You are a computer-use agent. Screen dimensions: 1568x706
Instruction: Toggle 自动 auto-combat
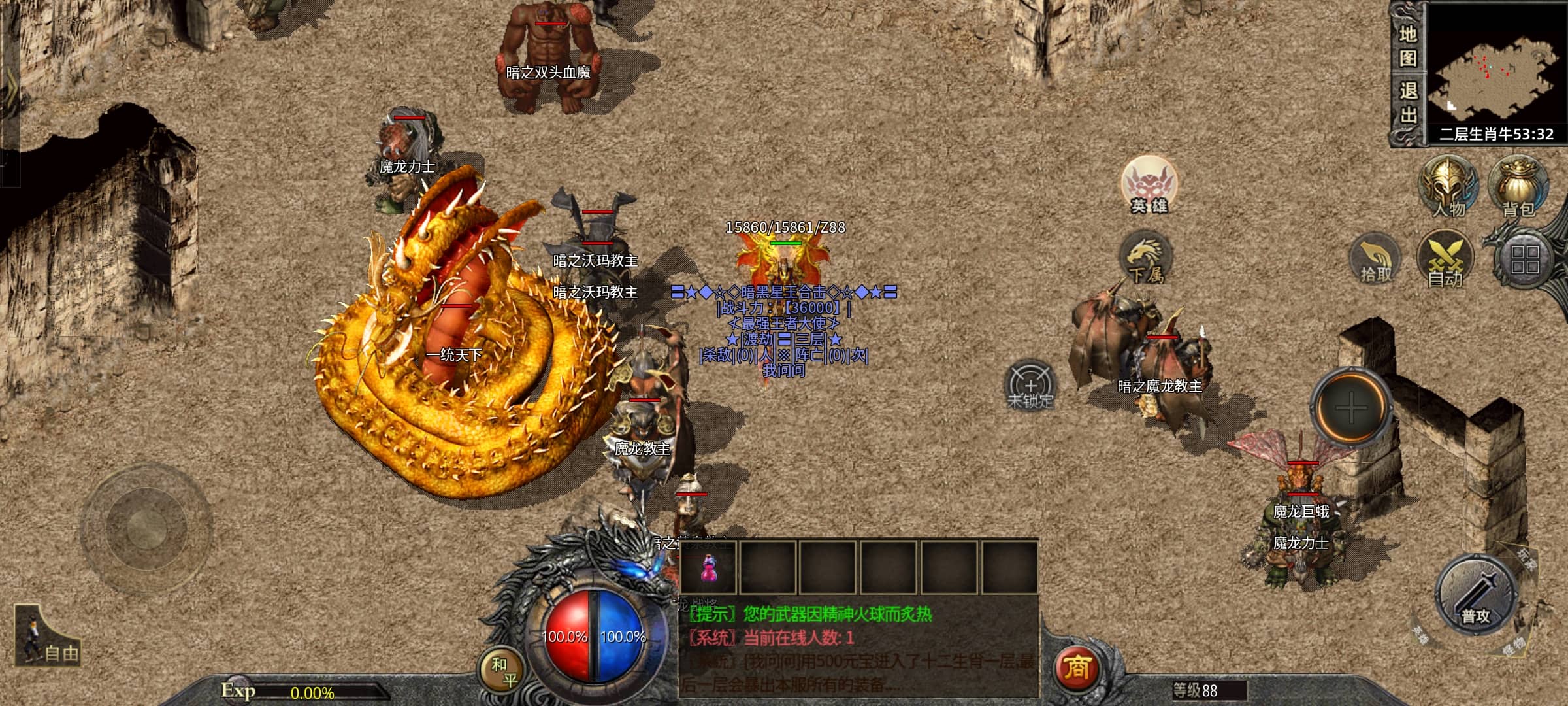pyautogui.click(x=1445, y=260)
